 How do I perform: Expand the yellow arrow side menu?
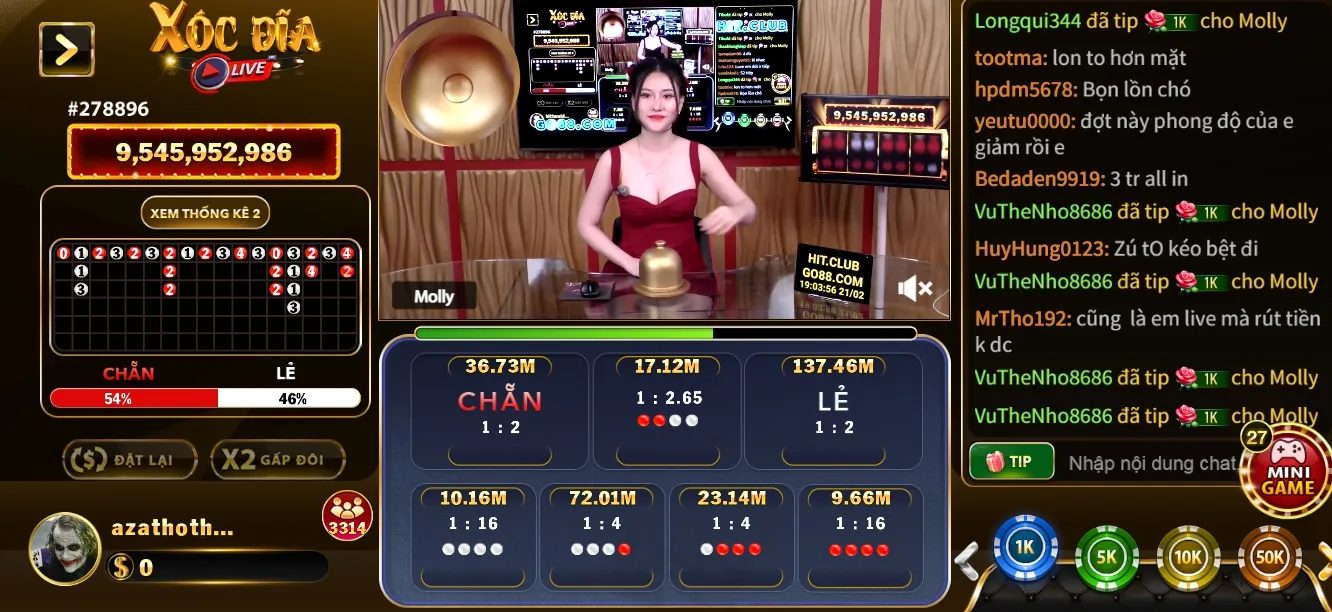66,49
